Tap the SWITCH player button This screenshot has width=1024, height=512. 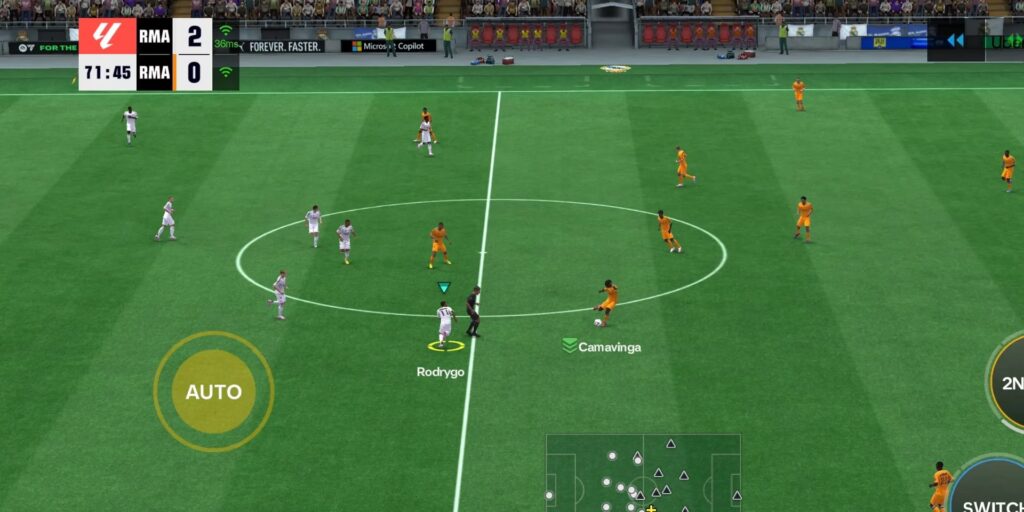tap(991, 492)
